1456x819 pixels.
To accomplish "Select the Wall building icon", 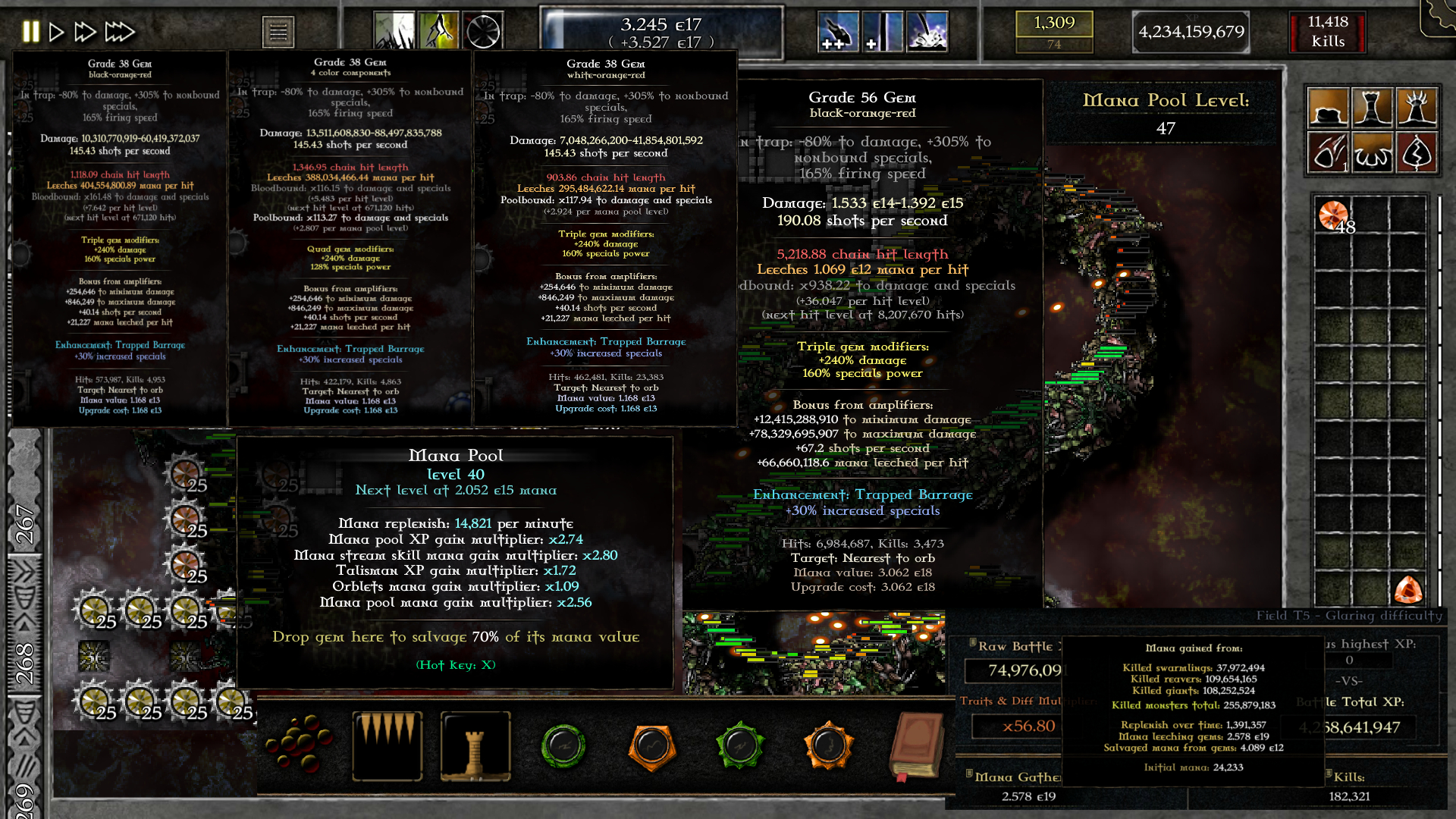I will [1329, 106].
